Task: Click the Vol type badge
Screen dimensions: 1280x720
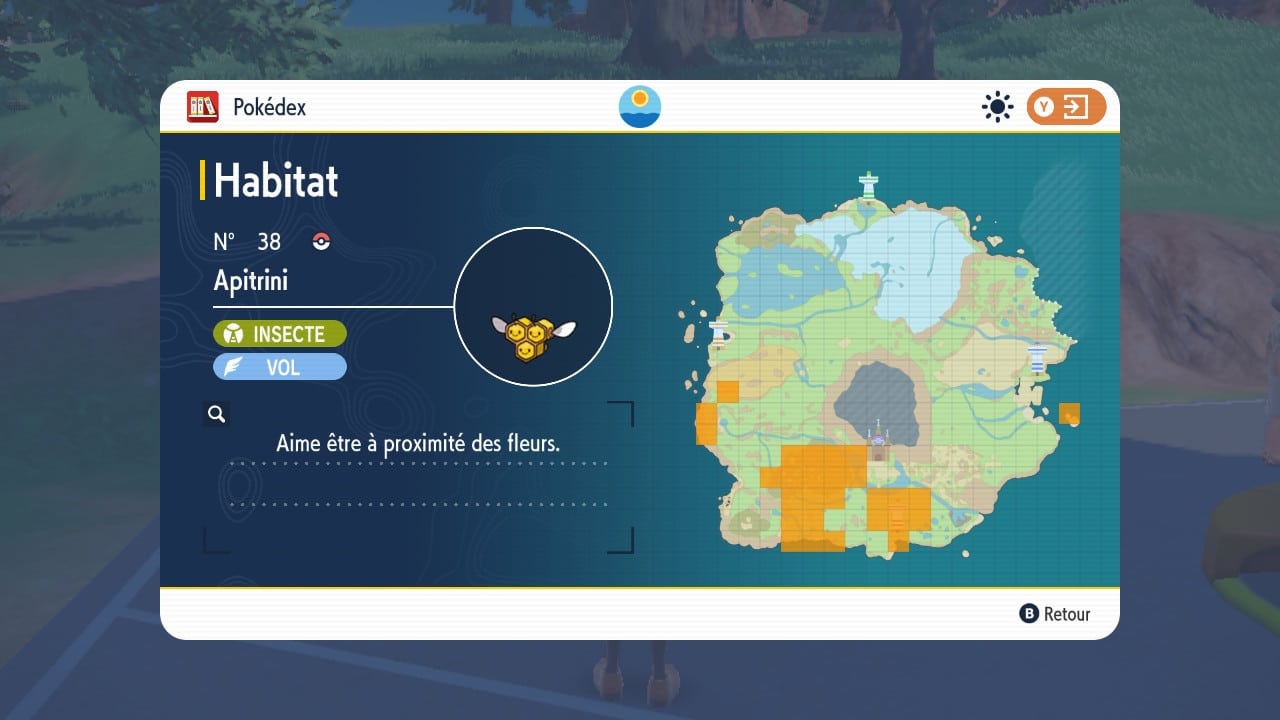Action: click(280, 367)
